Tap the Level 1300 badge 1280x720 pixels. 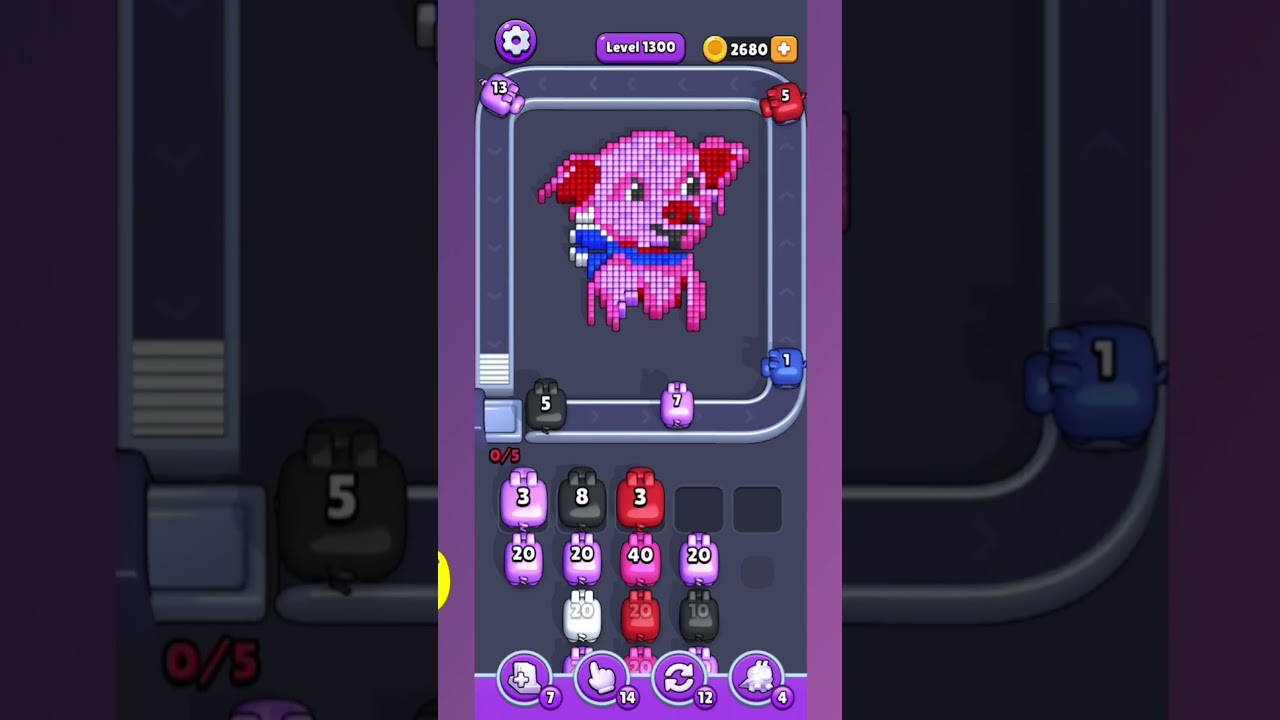click(640, 47)
